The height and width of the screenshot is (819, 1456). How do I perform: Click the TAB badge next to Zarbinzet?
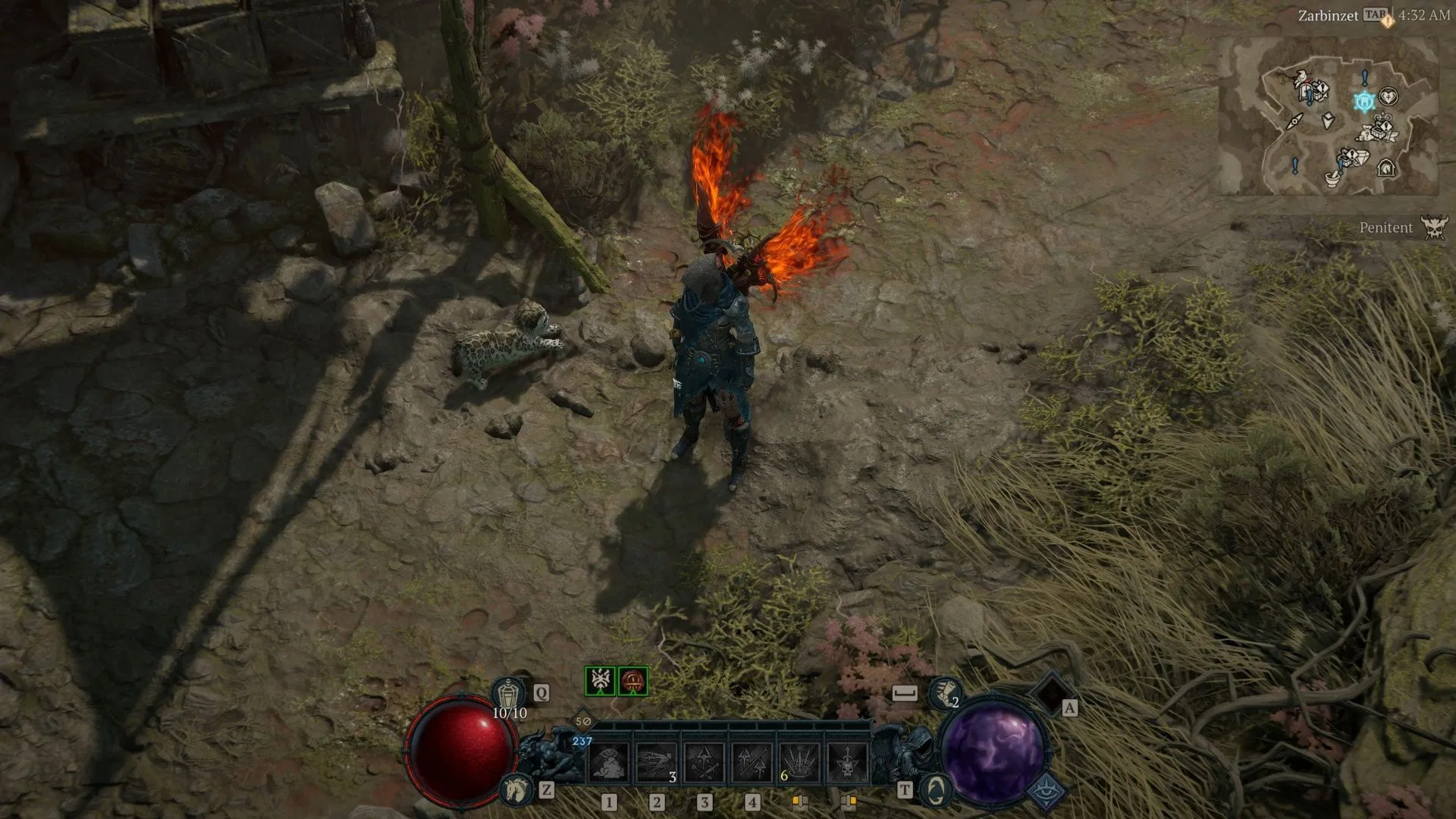1376,14
